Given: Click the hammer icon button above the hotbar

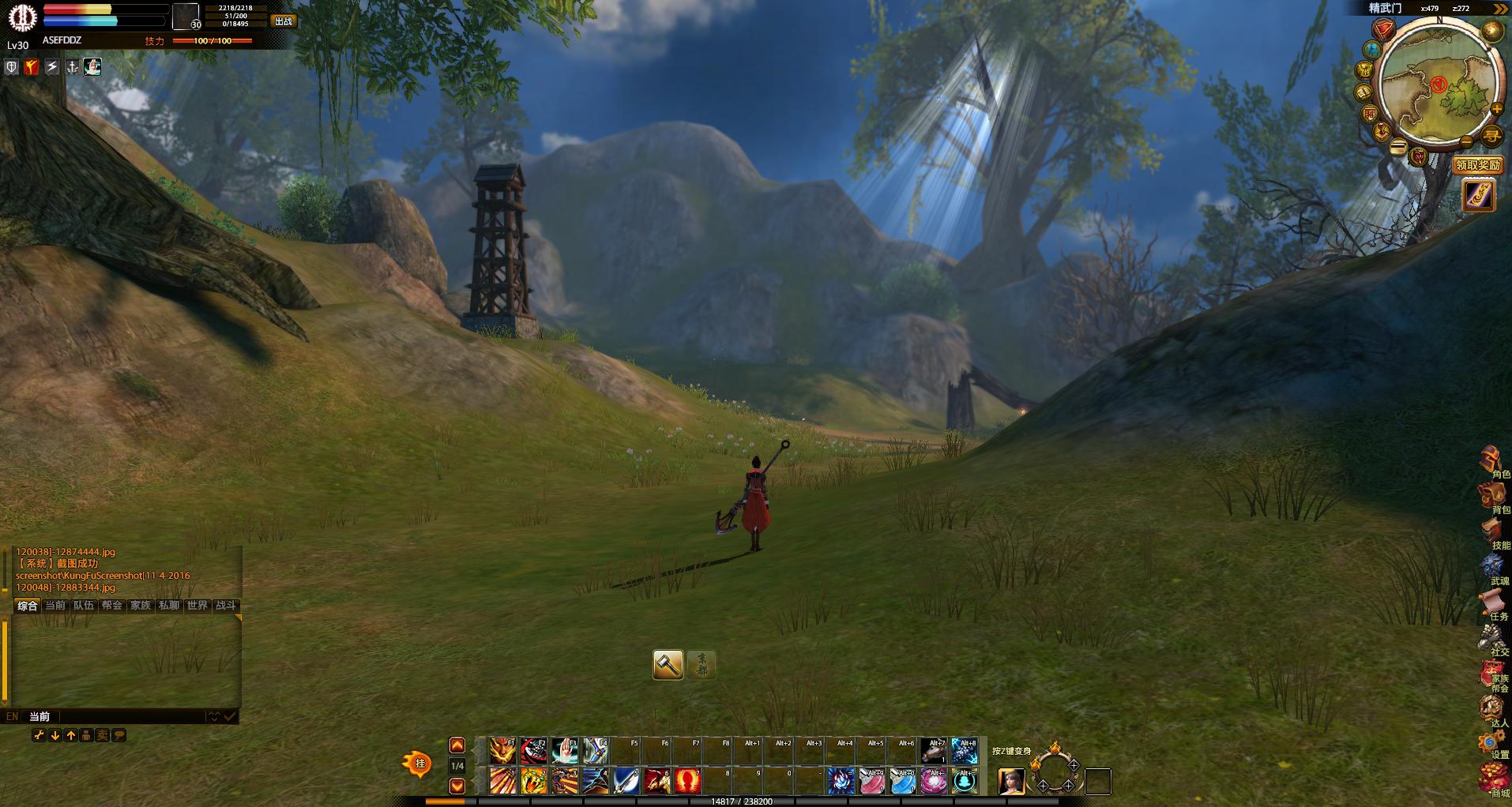Looking at the screenshot, I should (668, 664).
